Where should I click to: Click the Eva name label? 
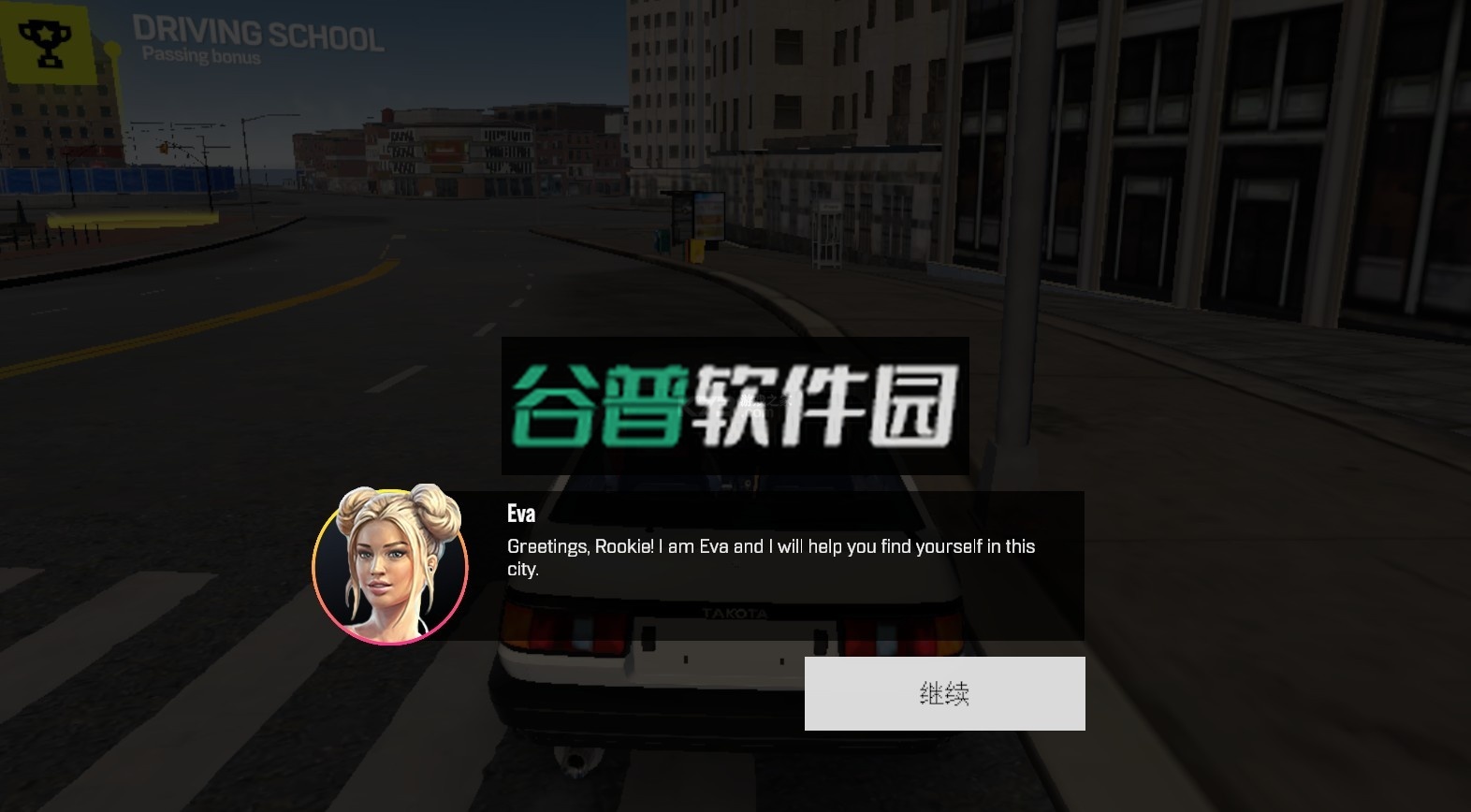pyautogui.click(x=520, y=513)
